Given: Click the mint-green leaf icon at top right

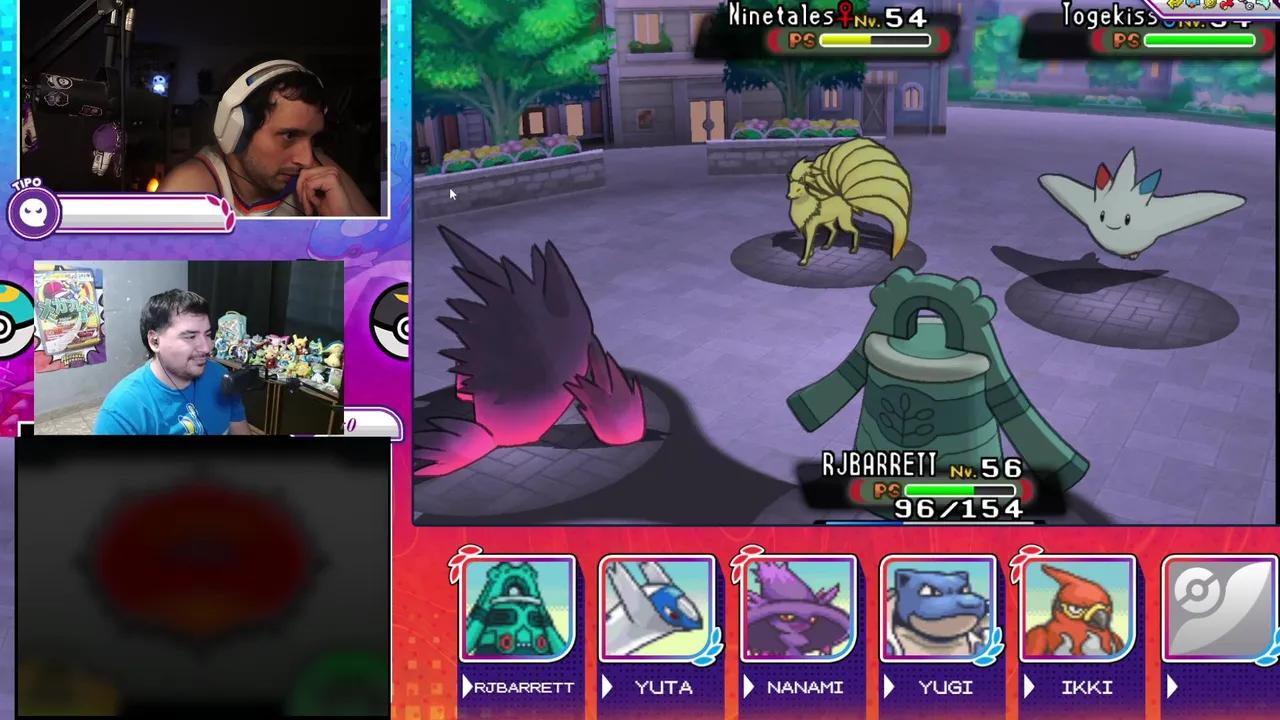Looking at the screenshot, I should click(x=1265, y=4).
